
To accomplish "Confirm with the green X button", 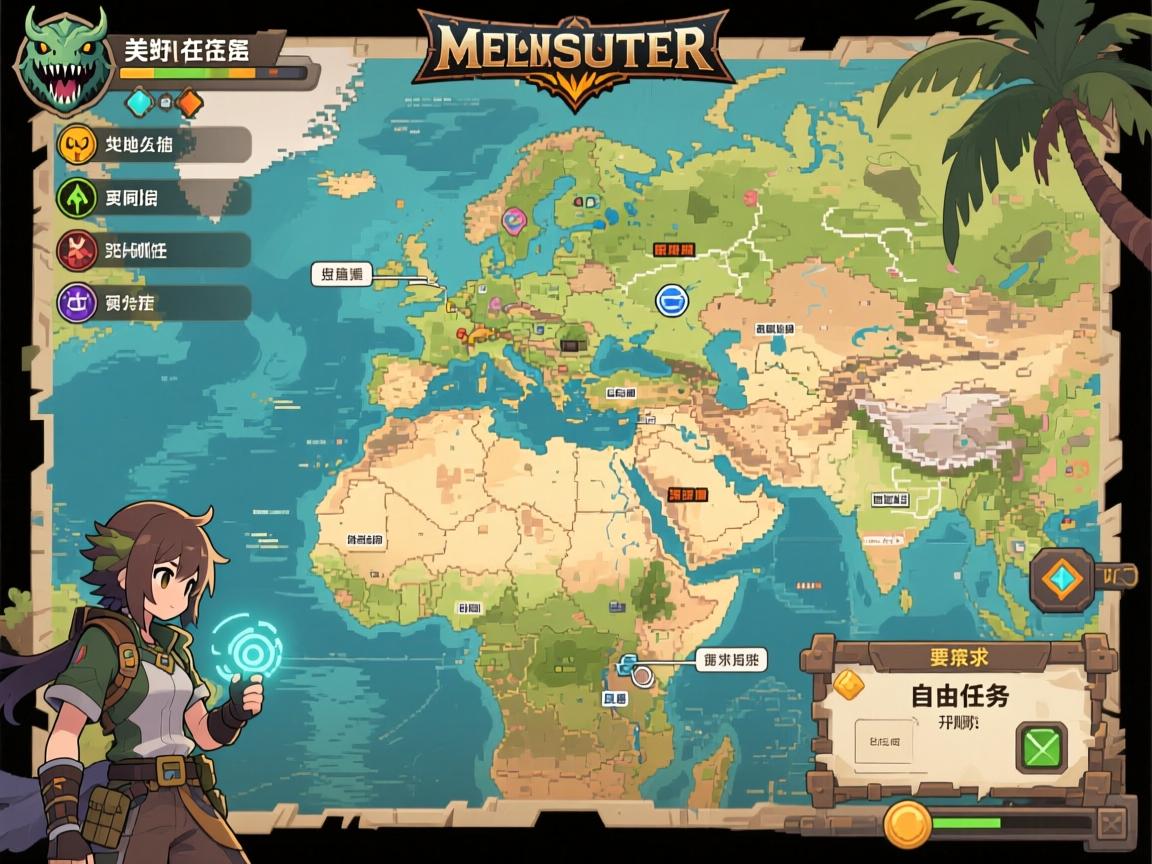I will coord(1041,747).
